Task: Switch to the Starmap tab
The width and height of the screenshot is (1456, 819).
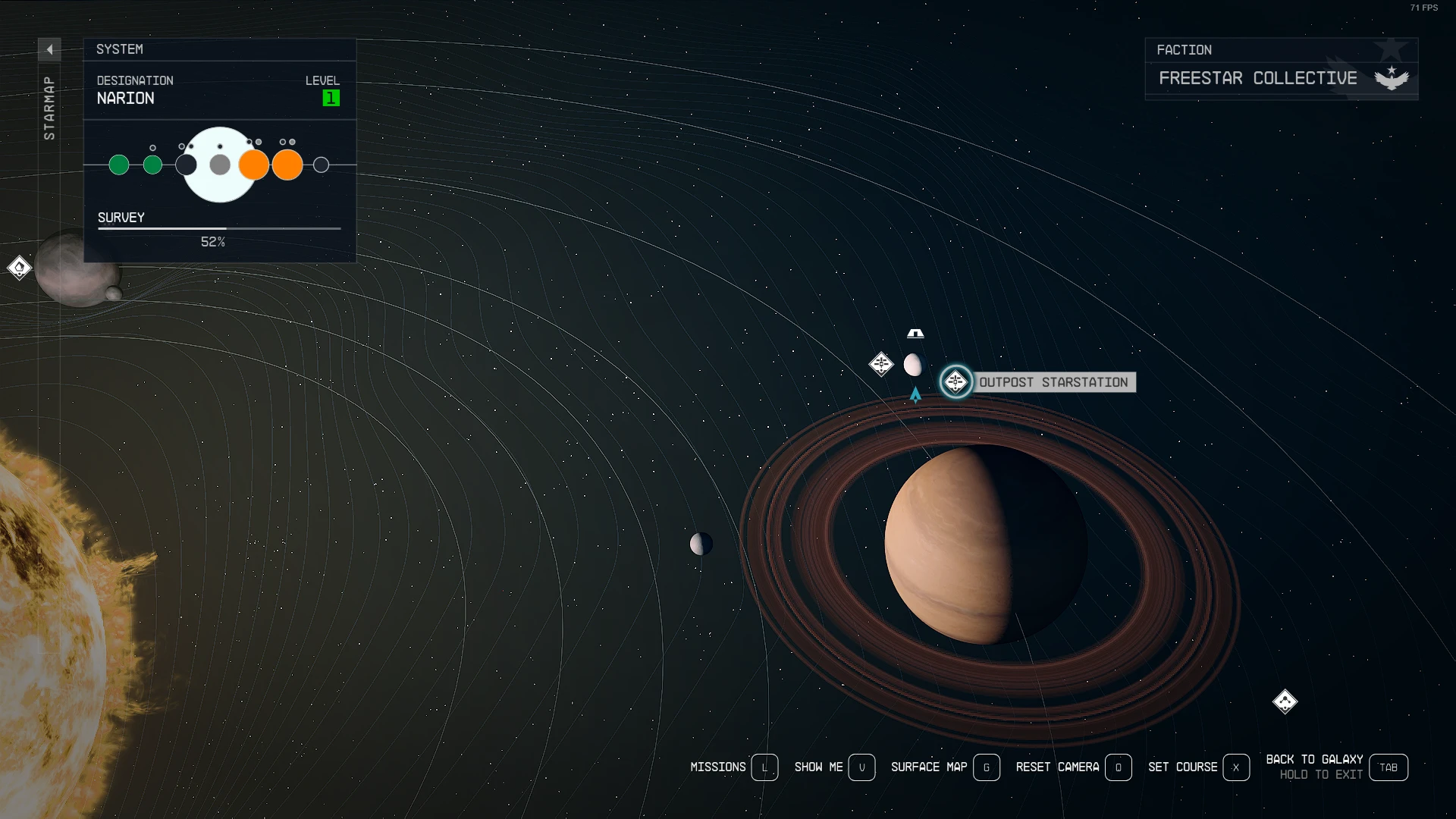Action: coord(49,108)
